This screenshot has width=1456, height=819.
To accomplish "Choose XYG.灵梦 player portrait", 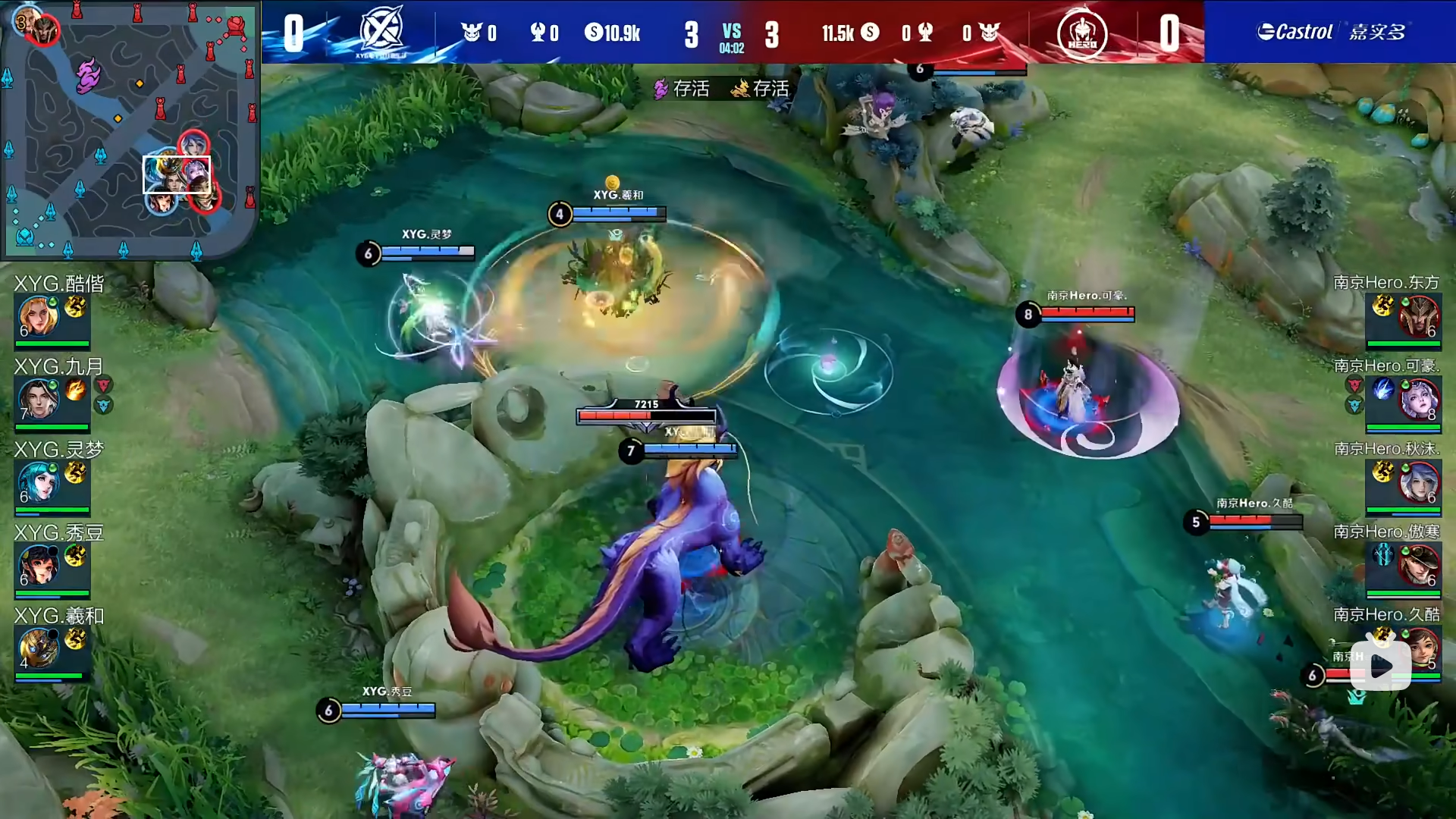I will click(38, 482).
